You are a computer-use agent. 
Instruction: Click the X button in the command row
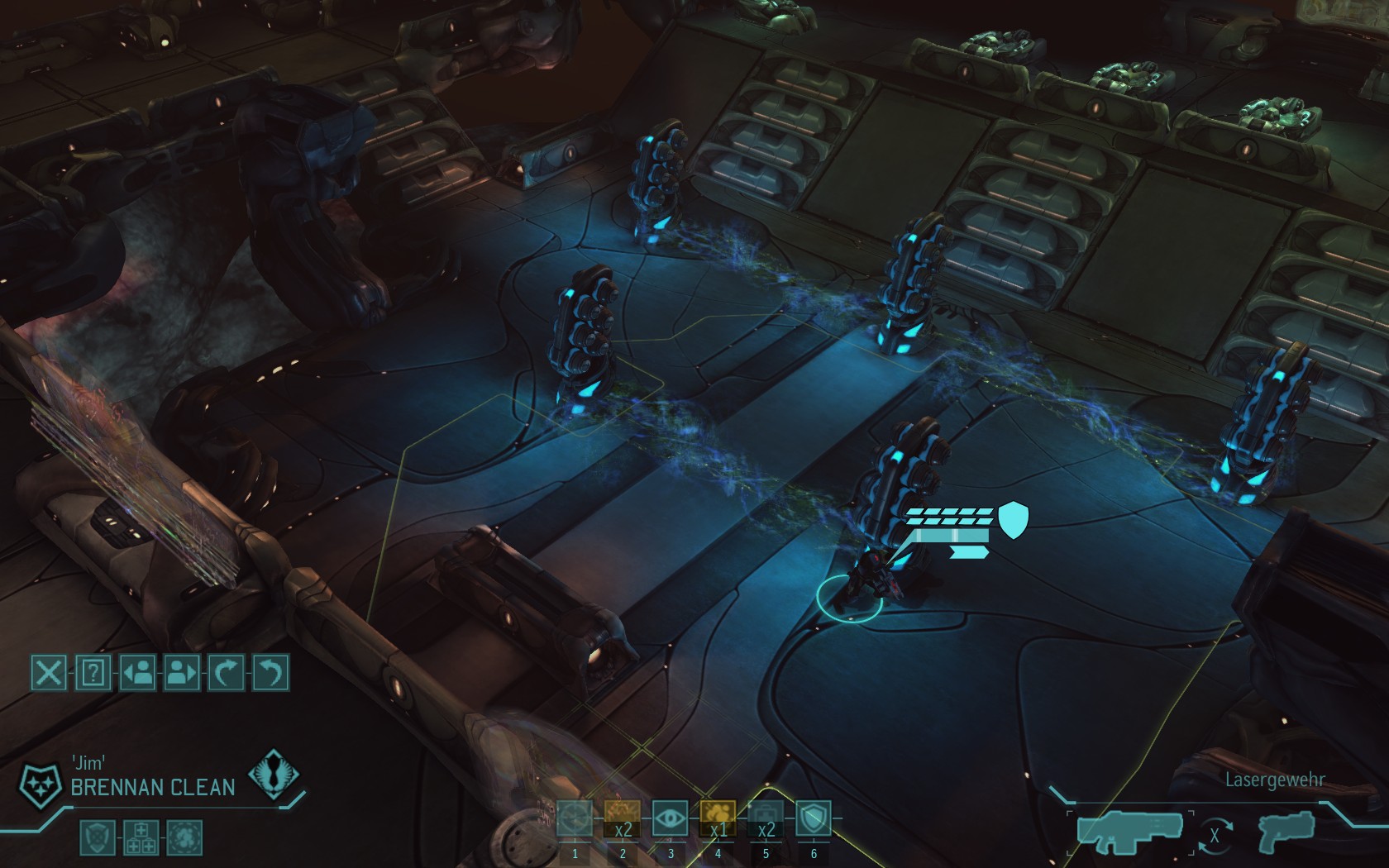point(49,672)
